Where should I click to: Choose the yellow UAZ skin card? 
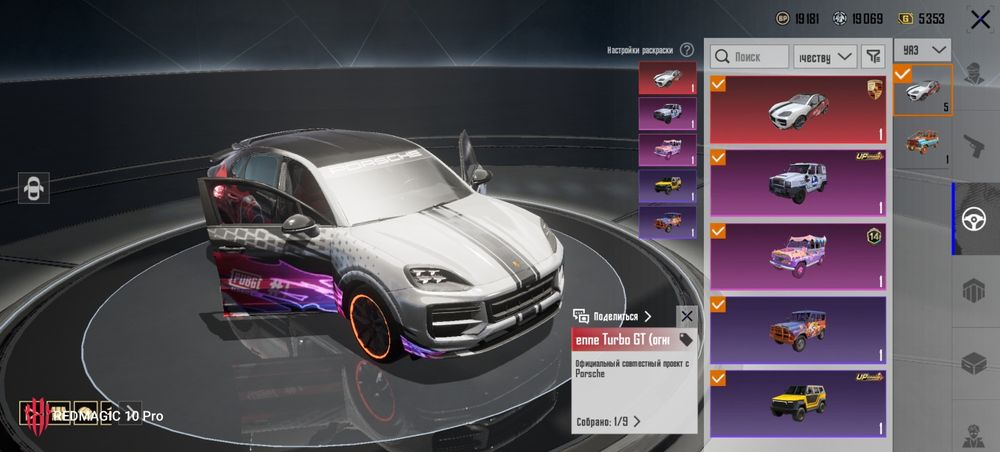click(797, 402)
